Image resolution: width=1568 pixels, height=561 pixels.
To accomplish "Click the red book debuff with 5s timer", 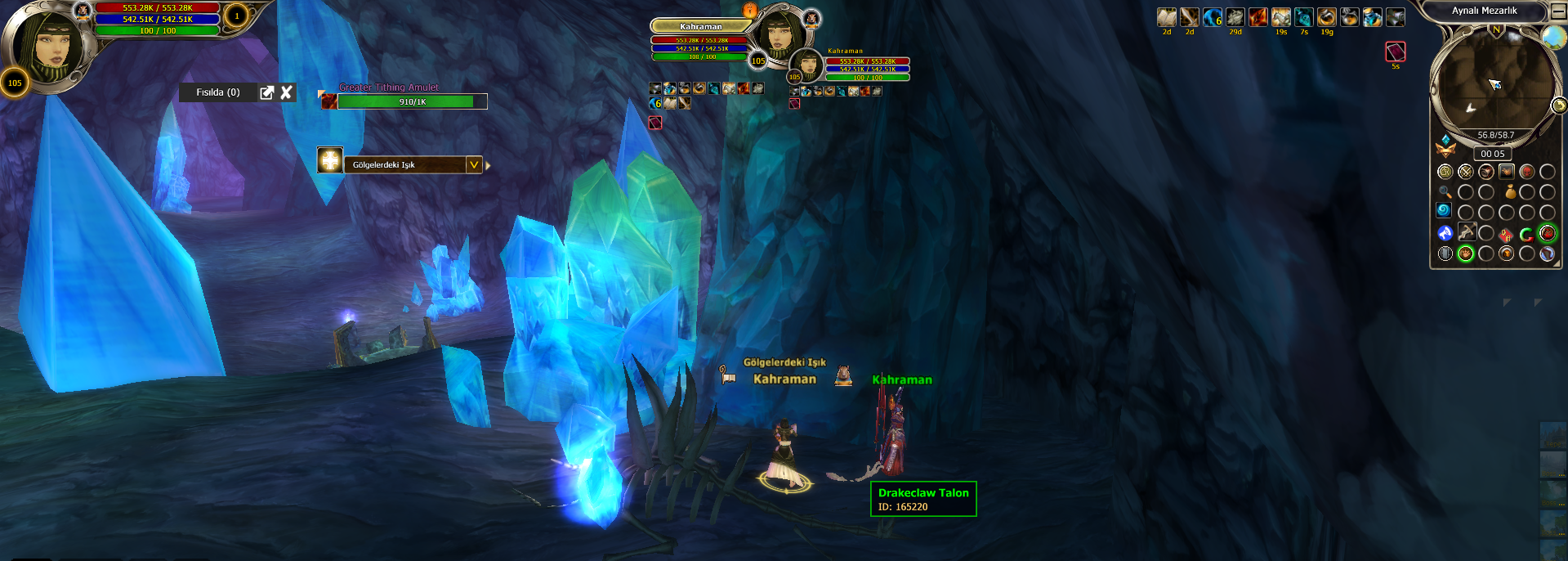I will tap(1395, 52).
